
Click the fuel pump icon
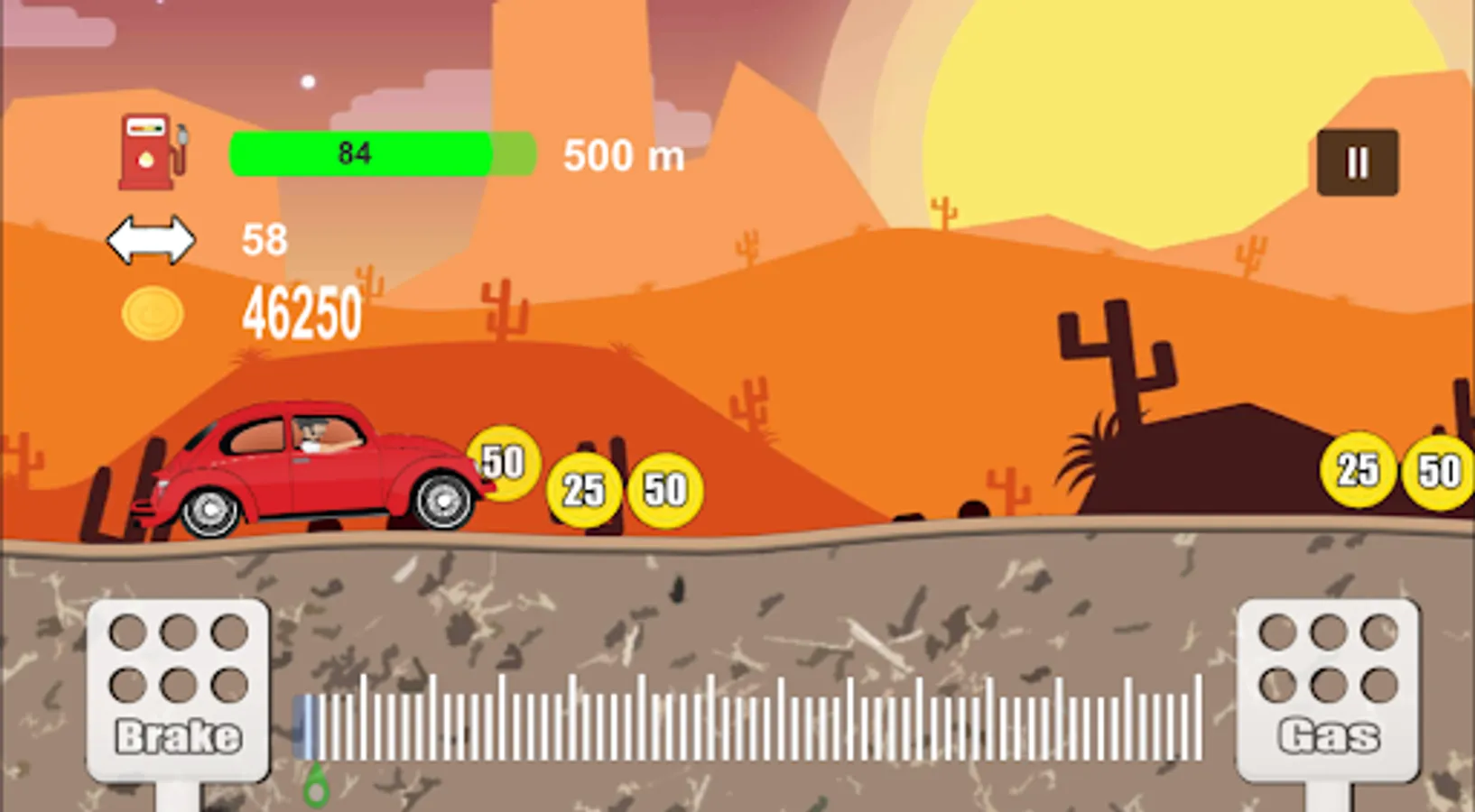[x=152, y=149]
